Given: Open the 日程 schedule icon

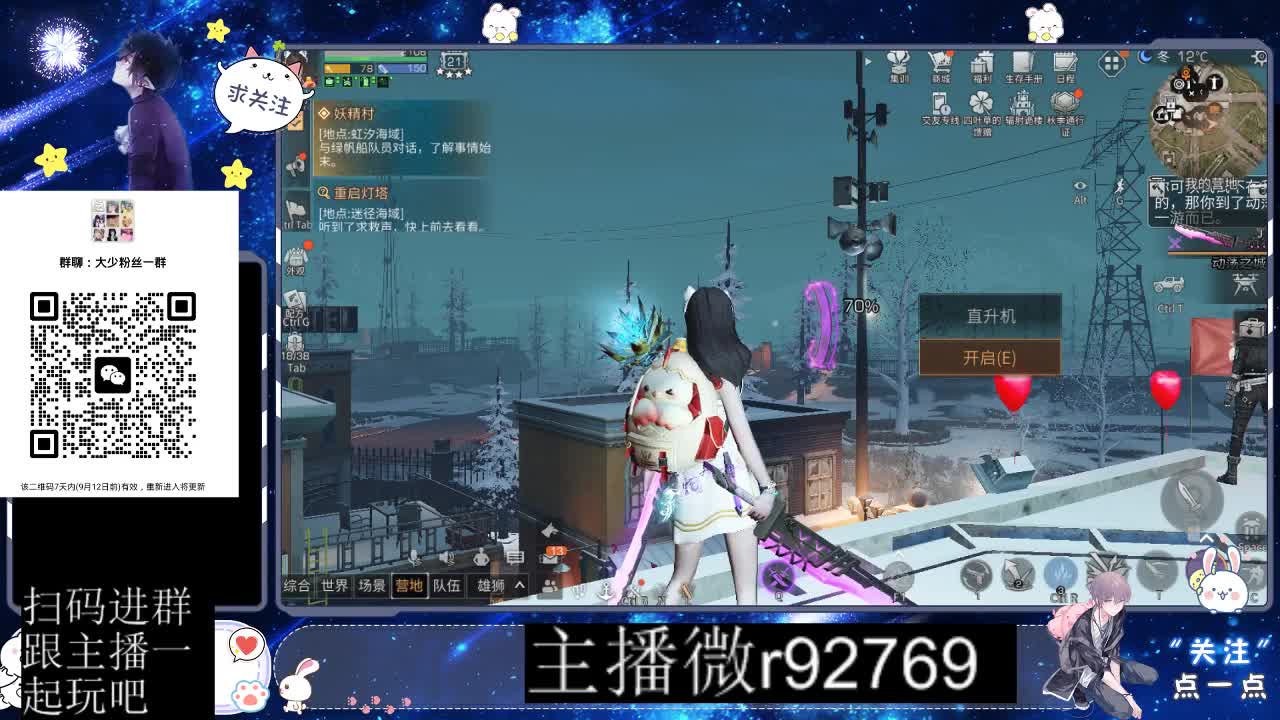Looking at the screenshot, I should click(x=1066, y=66).
